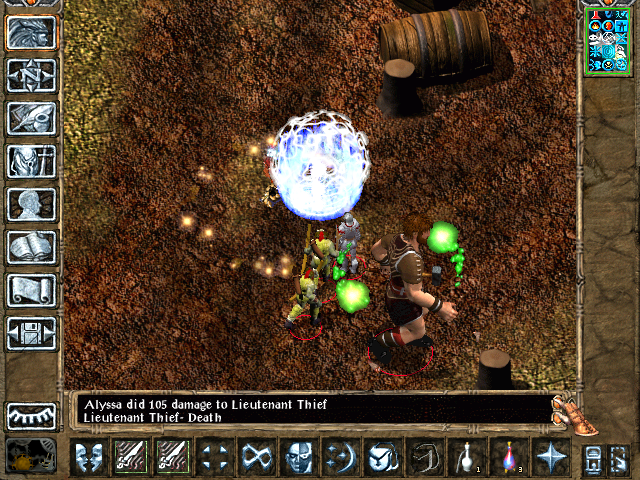640x480 pixels.
Task: Show the character record with the bust icon
Action: (x=31, y=204)
